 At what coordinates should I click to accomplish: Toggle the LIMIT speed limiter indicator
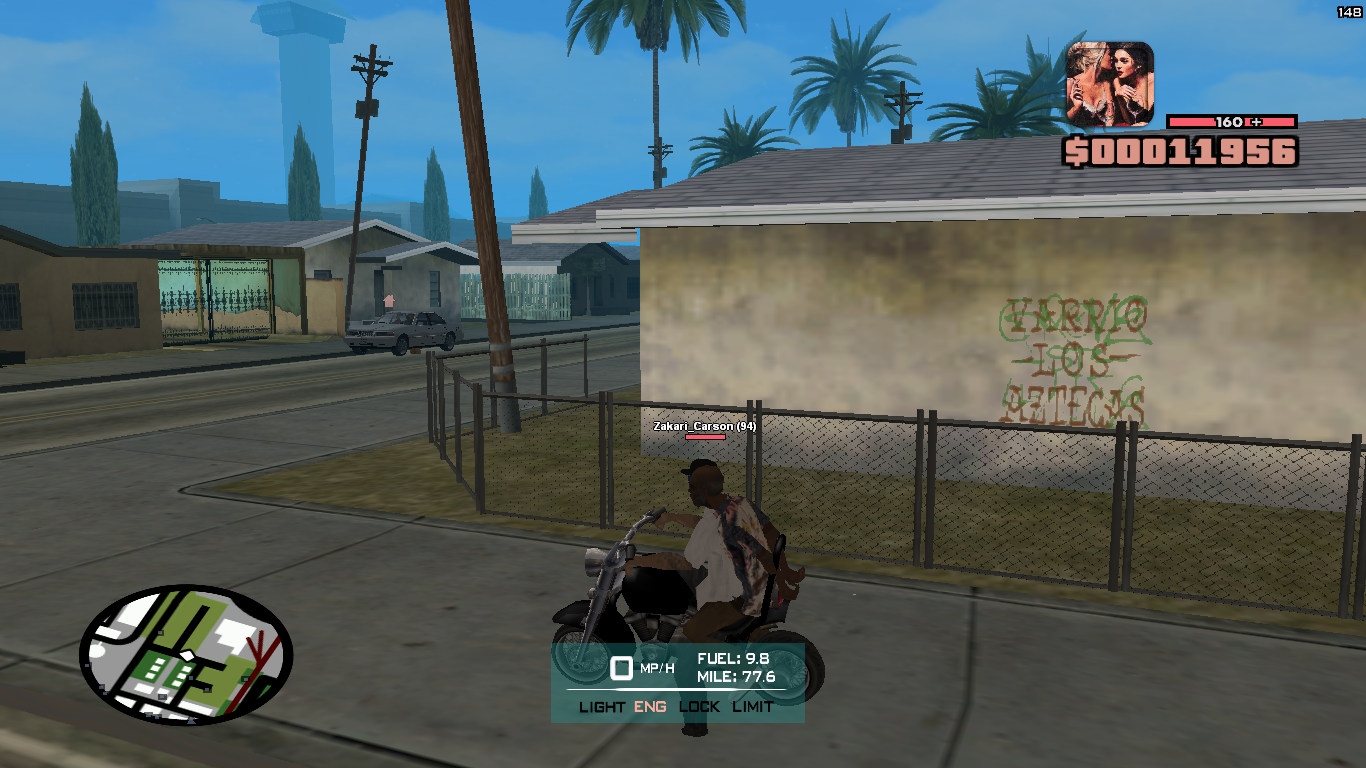[752, 707]
